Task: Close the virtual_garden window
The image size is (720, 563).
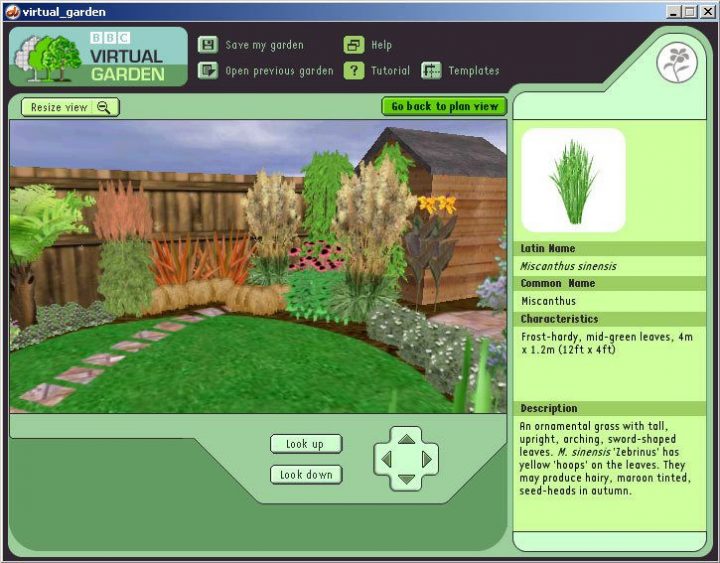Action: [706, 12]
